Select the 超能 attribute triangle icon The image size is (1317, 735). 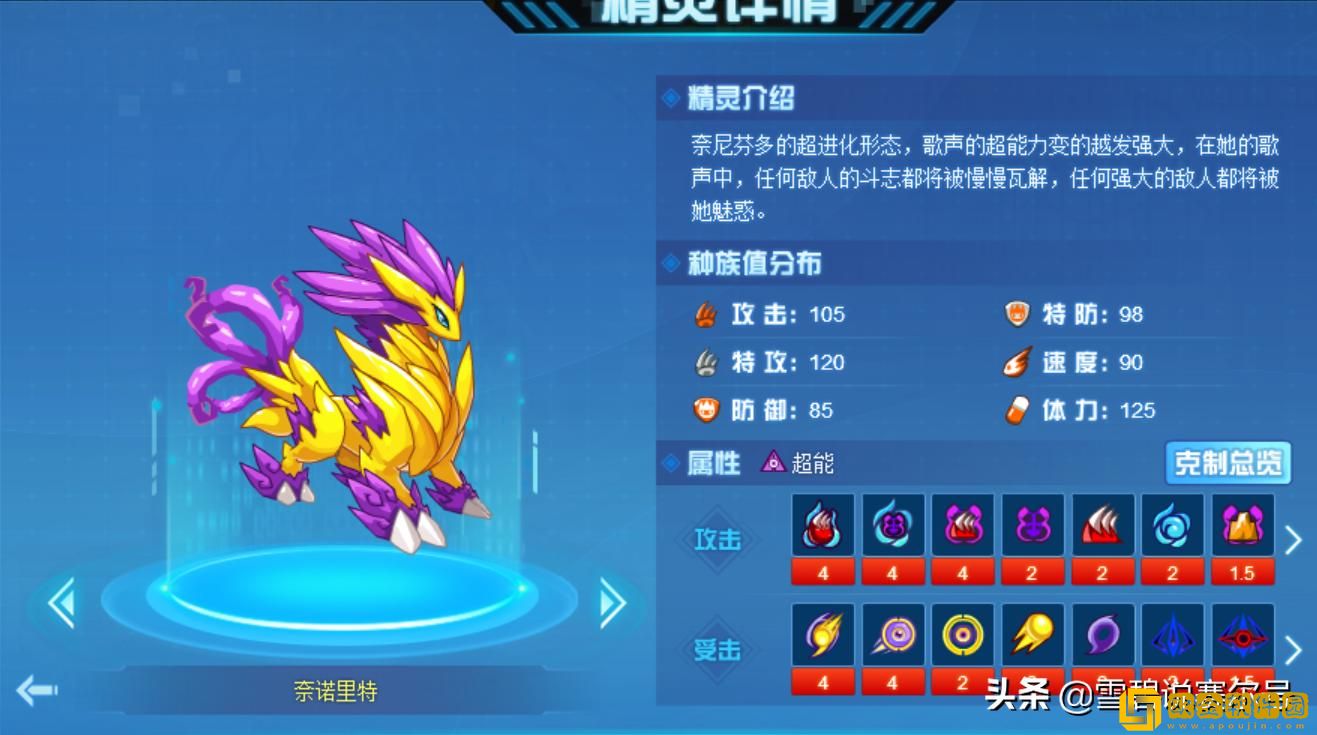click(x=771, y=463)
